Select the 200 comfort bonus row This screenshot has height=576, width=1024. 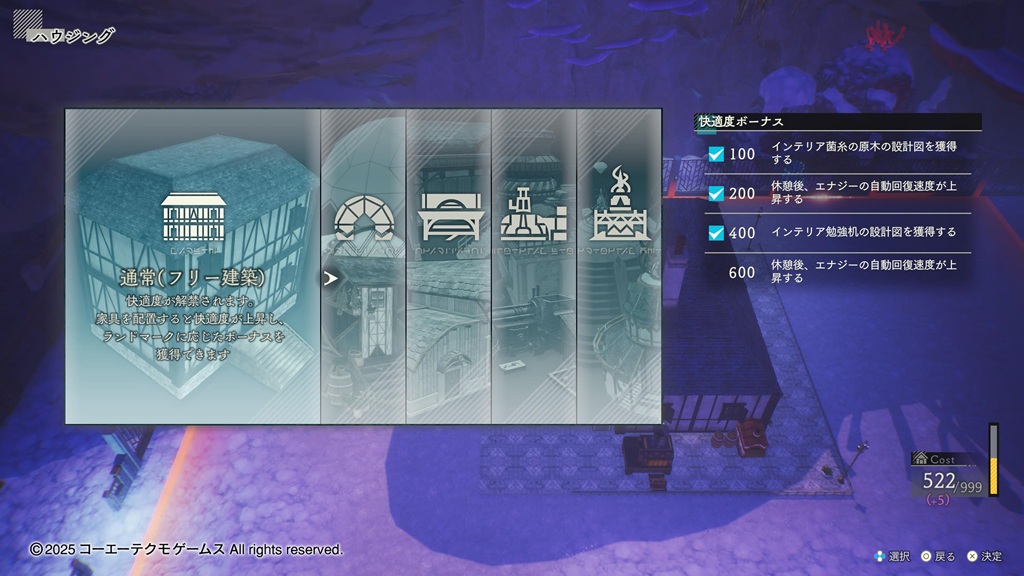pos(838,193)
